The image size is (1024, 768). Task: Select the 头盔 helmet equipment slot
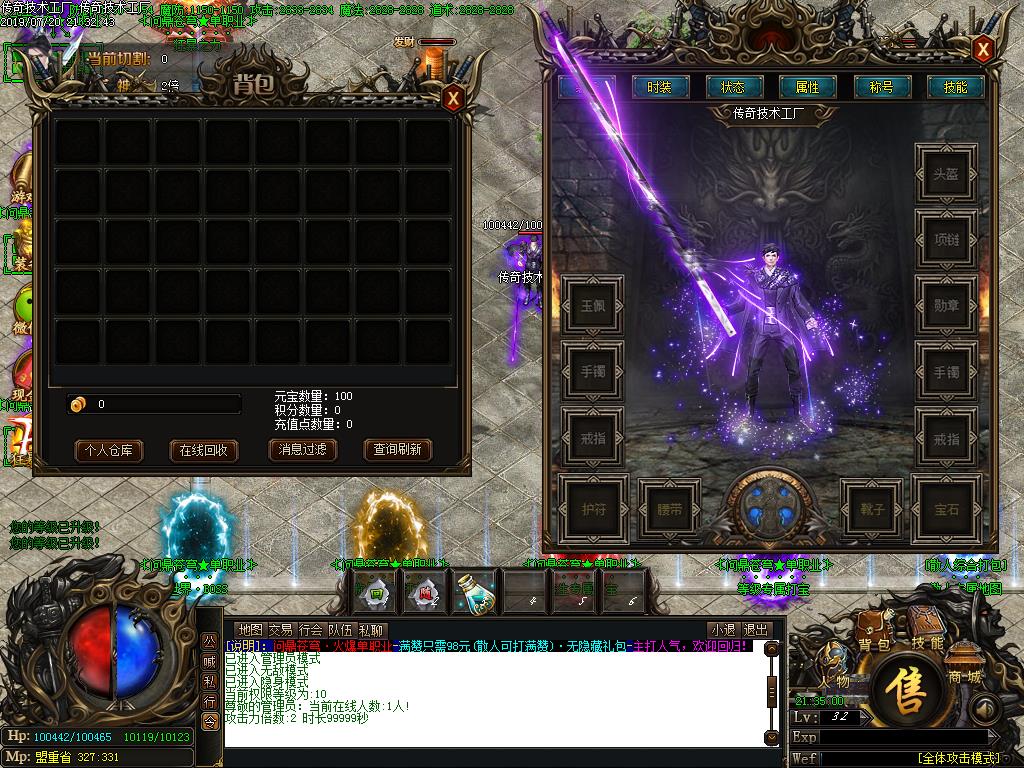[x=946, y=174]
